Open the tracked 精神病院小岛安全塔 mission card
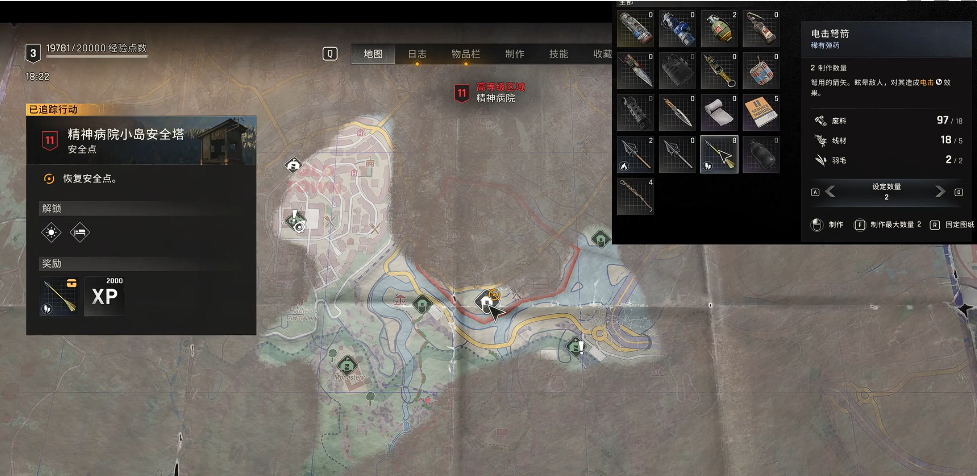The width and height of the screenshot is (977, 476). tap(140, 140)
